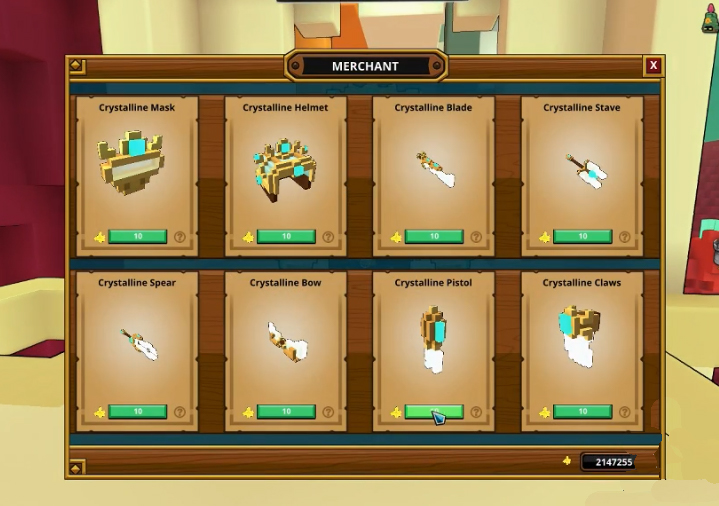Purchase the Crystalline Stave
719x506 pixels.
(x=582, y=237)
